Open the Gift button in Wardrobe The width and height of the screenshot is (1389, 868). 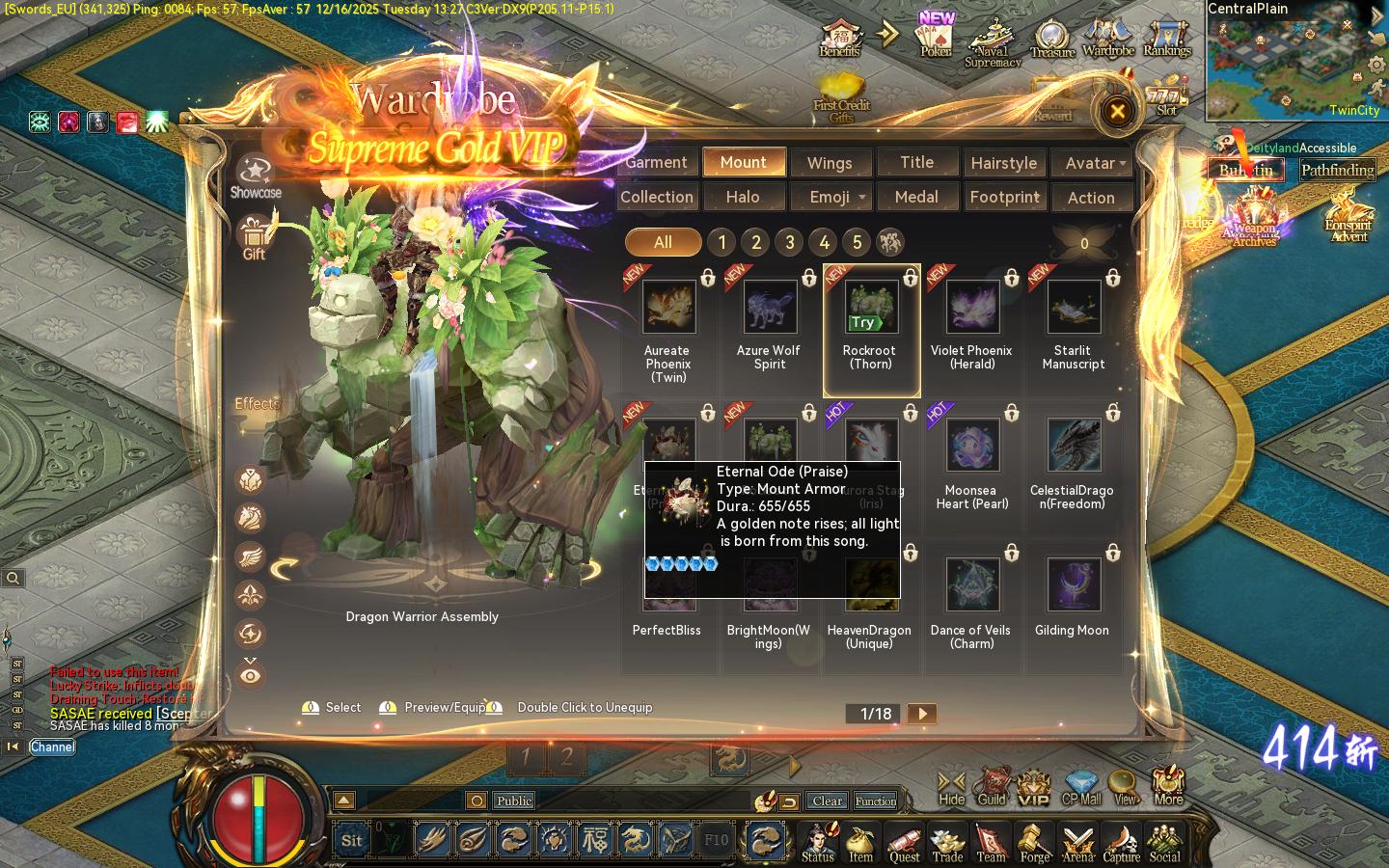[x=254, y=237]
